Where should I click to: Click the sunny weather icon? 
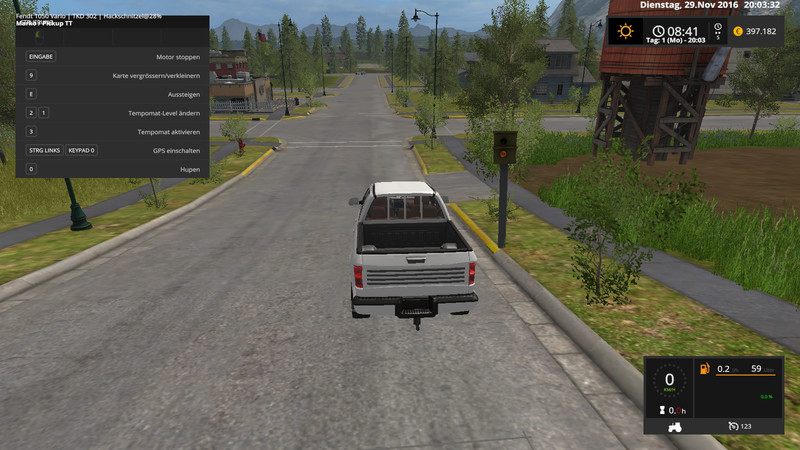point(626,31)
